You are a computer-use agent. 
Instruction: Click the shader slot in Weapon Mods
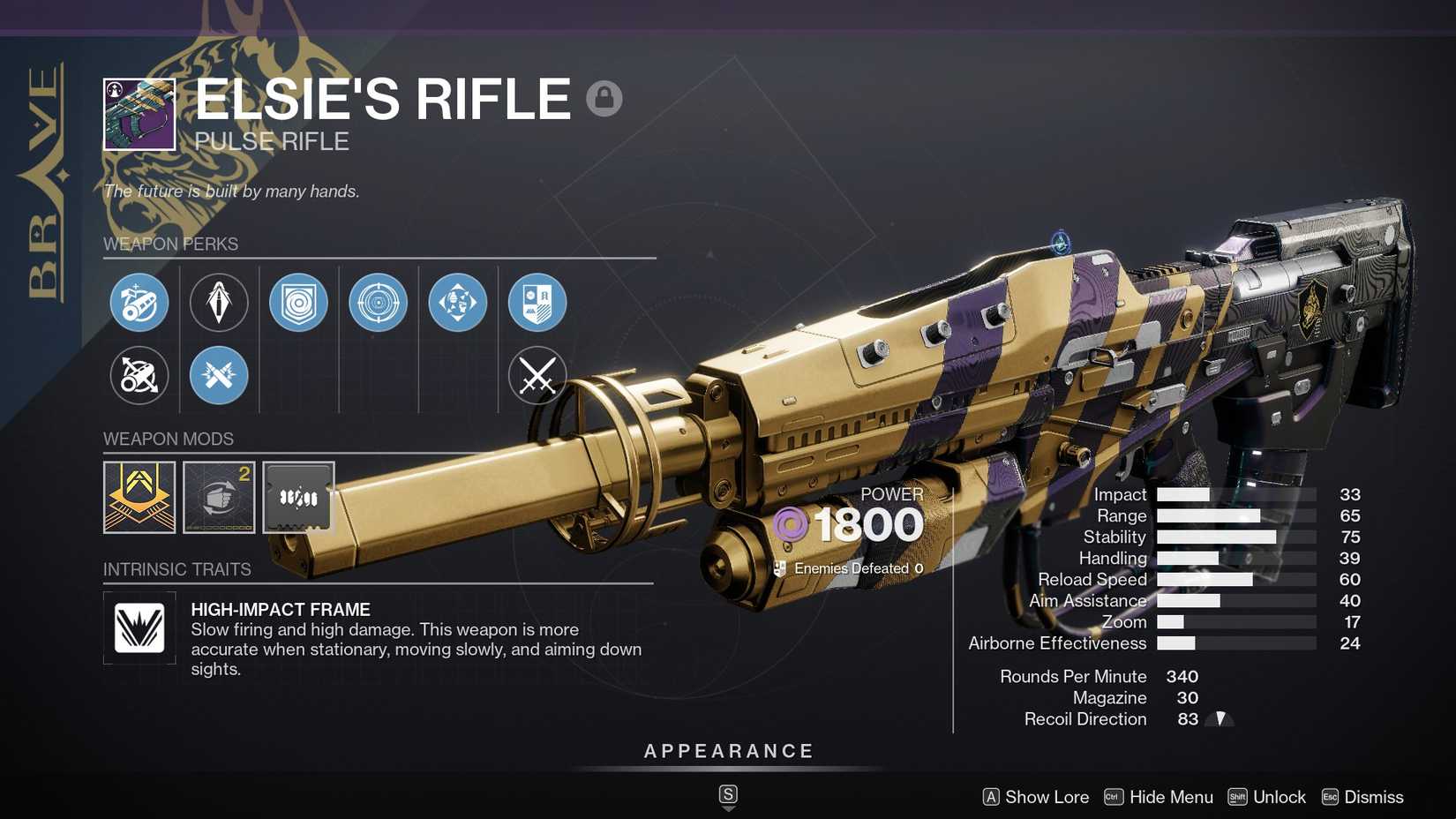(x=297, y=497)
